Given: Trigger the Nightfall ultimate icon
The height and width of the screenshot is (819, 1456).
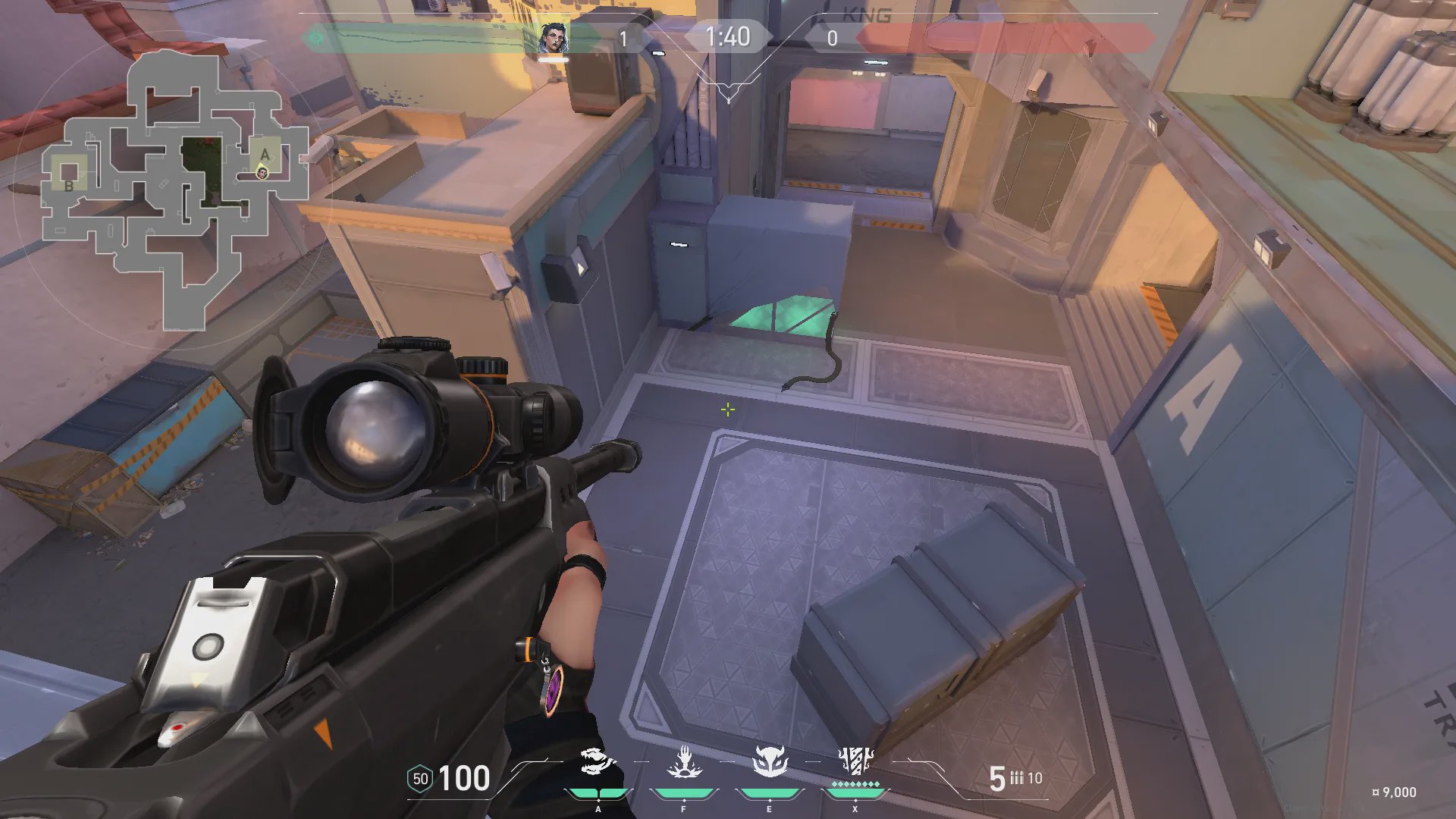Looking at the screenshot, I should 855,761.
